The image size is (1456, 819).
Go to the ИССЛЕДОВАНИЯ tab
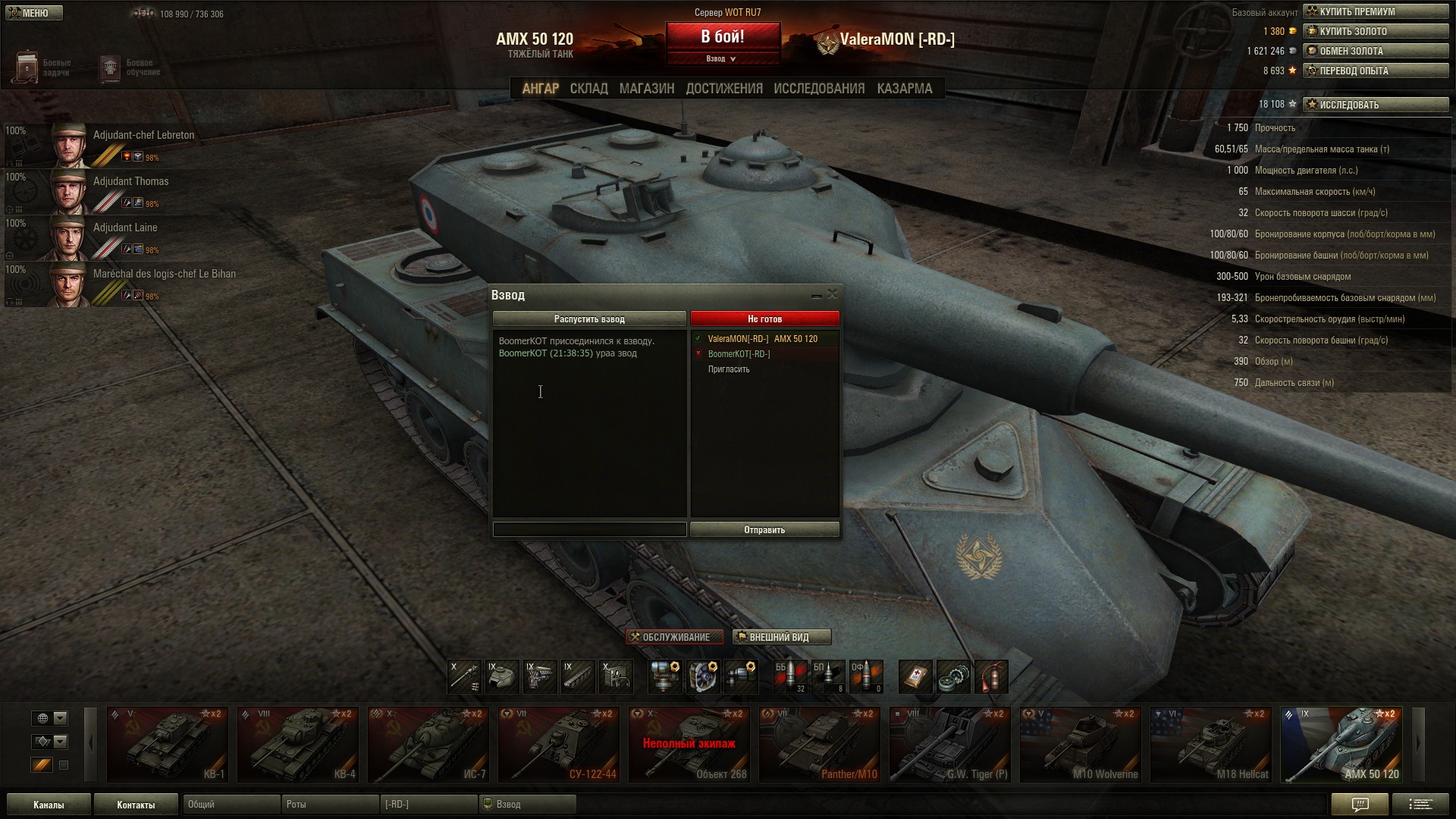pyautogui.click(x=819, y=89)
